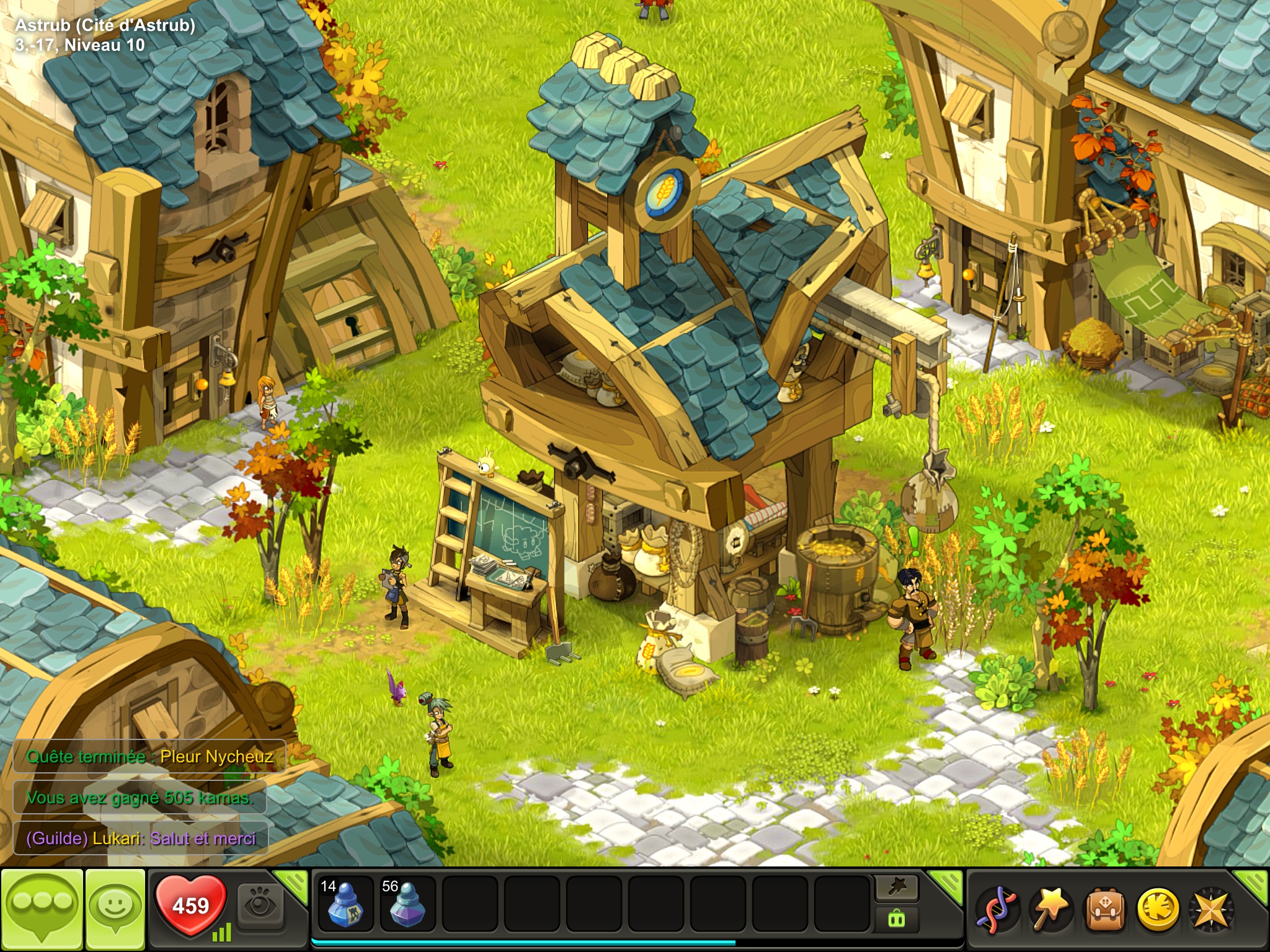The width and height of the screenshot is (1270, 952).
Task: Click the 'Quête terminée : Pleur Nycheuz' notification
Action: tap(149, 756)
